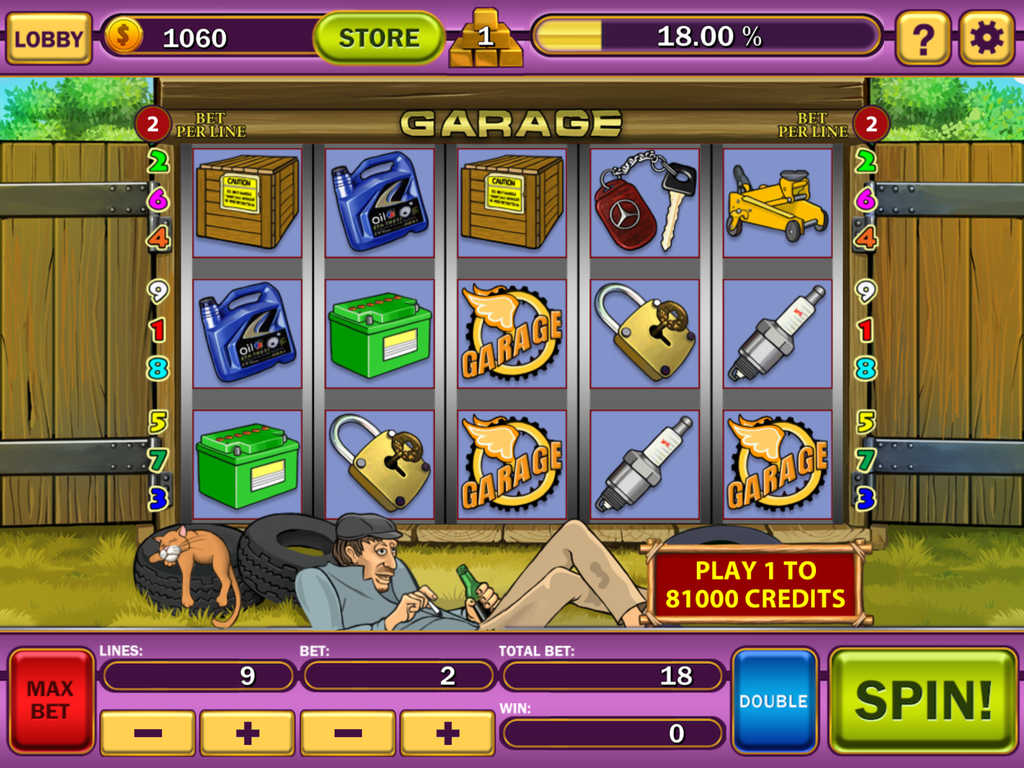Spin the reels

tap(922, 700)
